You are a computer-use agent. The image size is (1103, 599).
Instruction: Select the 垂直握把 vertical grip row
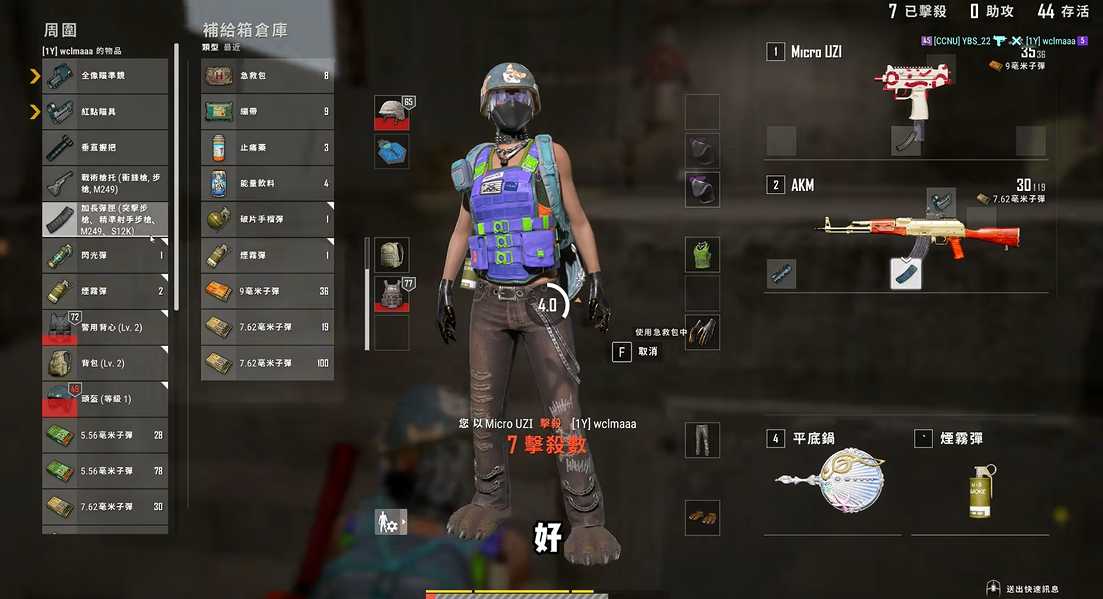click(105, 148)
